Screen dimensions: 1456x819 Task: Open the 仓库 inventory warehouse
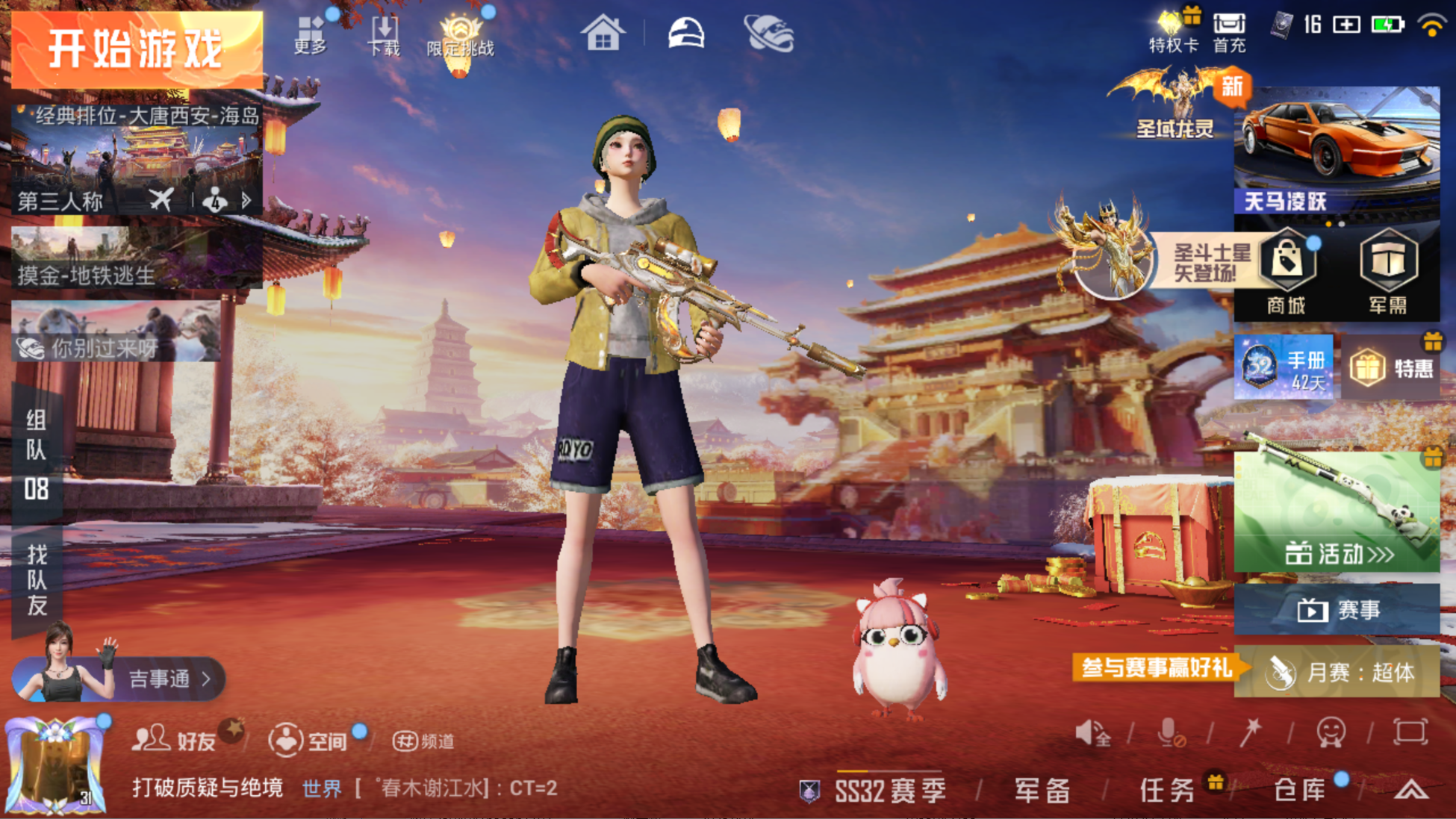1300,789
